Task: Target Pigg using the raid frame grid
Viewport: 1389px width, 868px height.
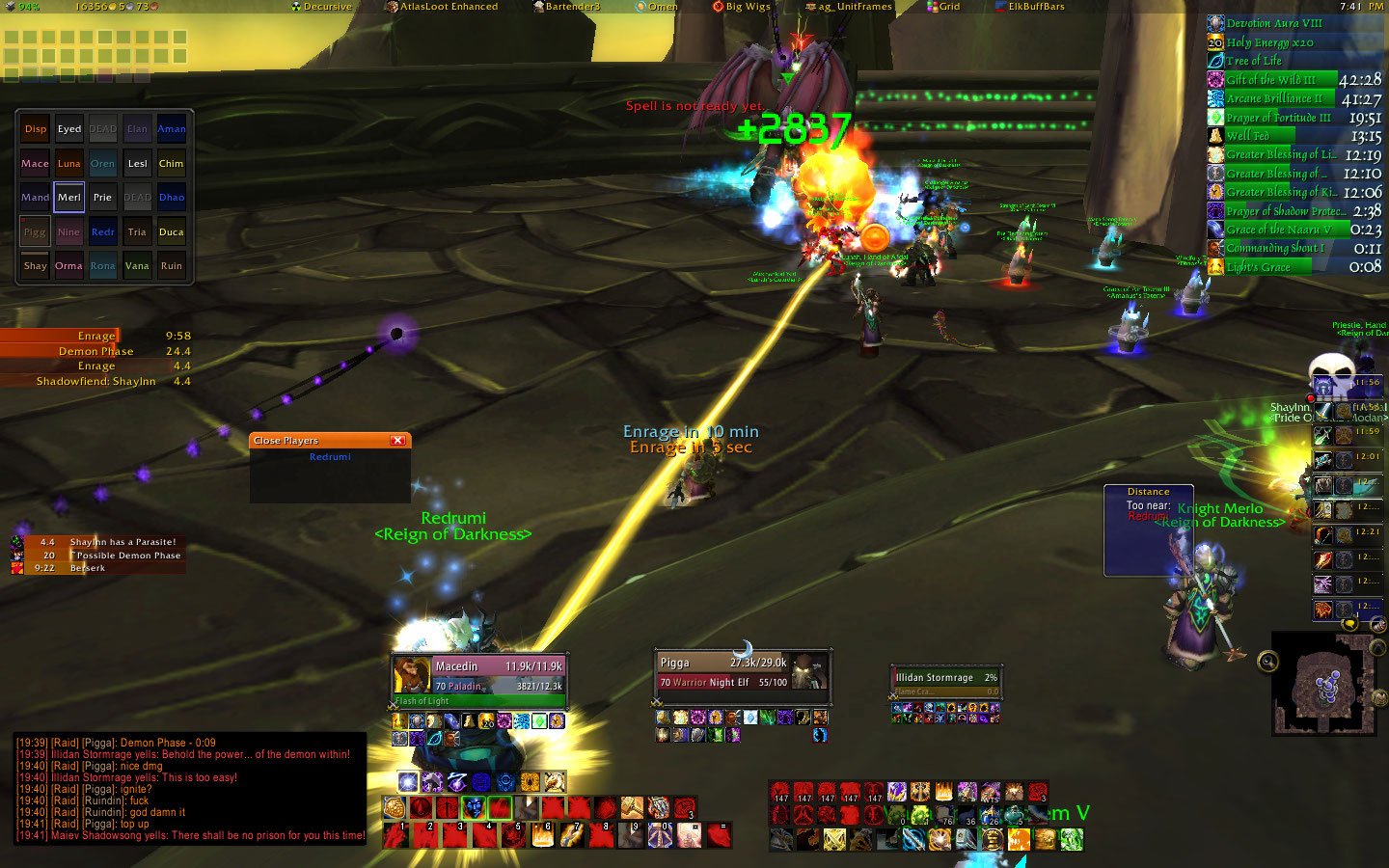Action: [34, 231]
